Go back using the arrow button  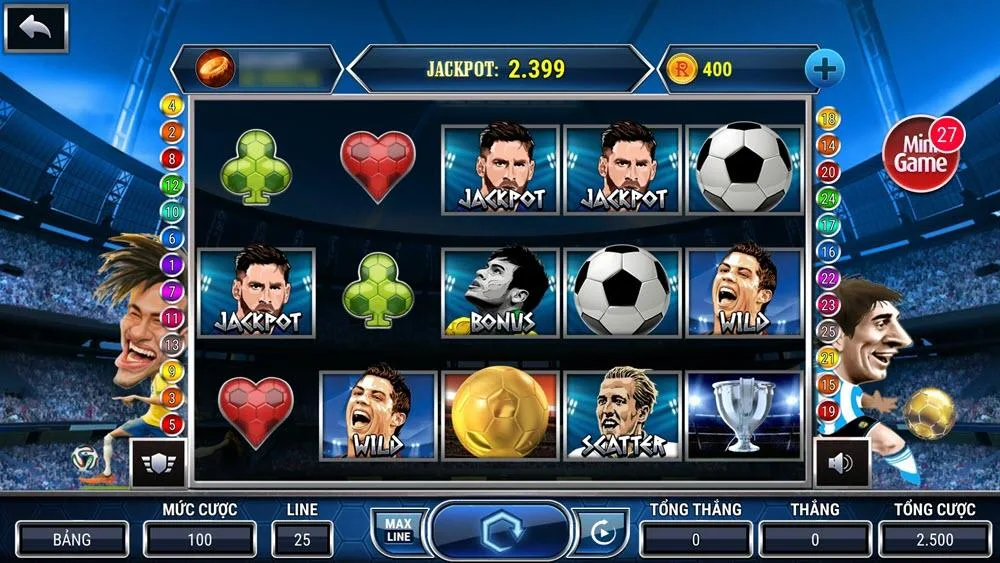click(x=36, y=28)
